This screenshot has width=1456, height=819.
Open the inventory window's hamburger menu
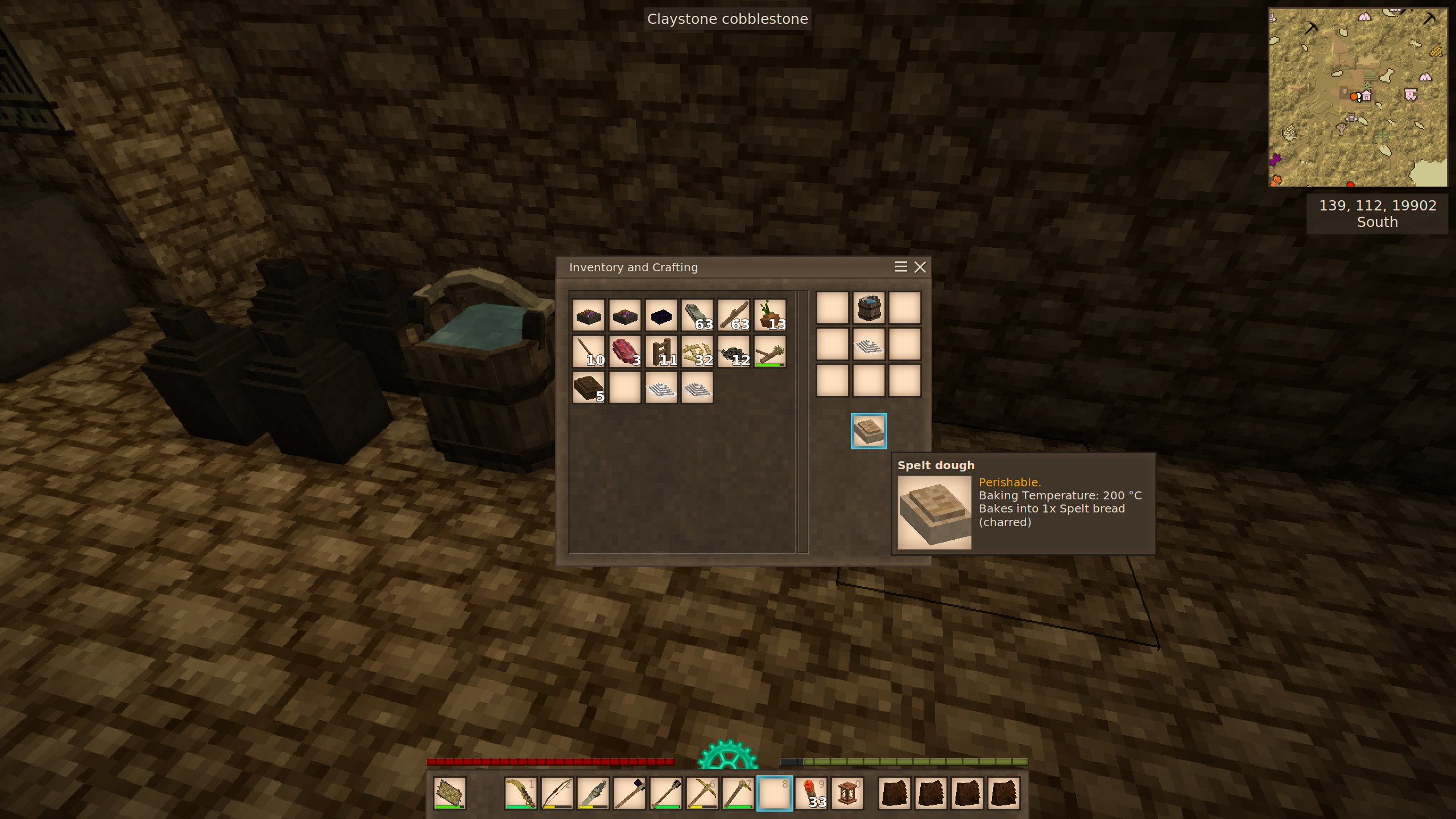point(900,267)
